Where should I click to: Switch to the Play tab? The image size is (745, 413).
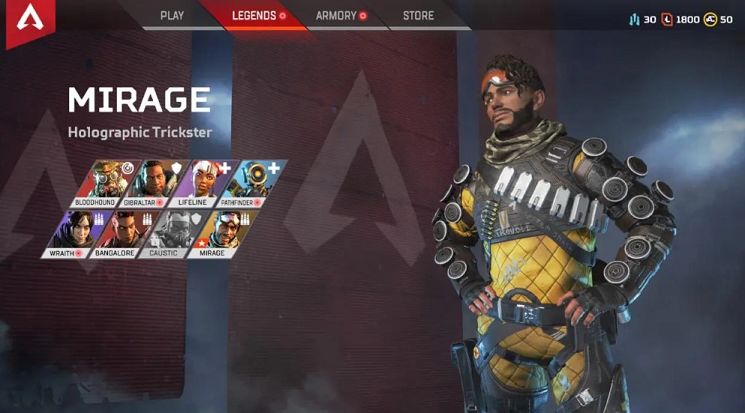click(x=172, y=16)
